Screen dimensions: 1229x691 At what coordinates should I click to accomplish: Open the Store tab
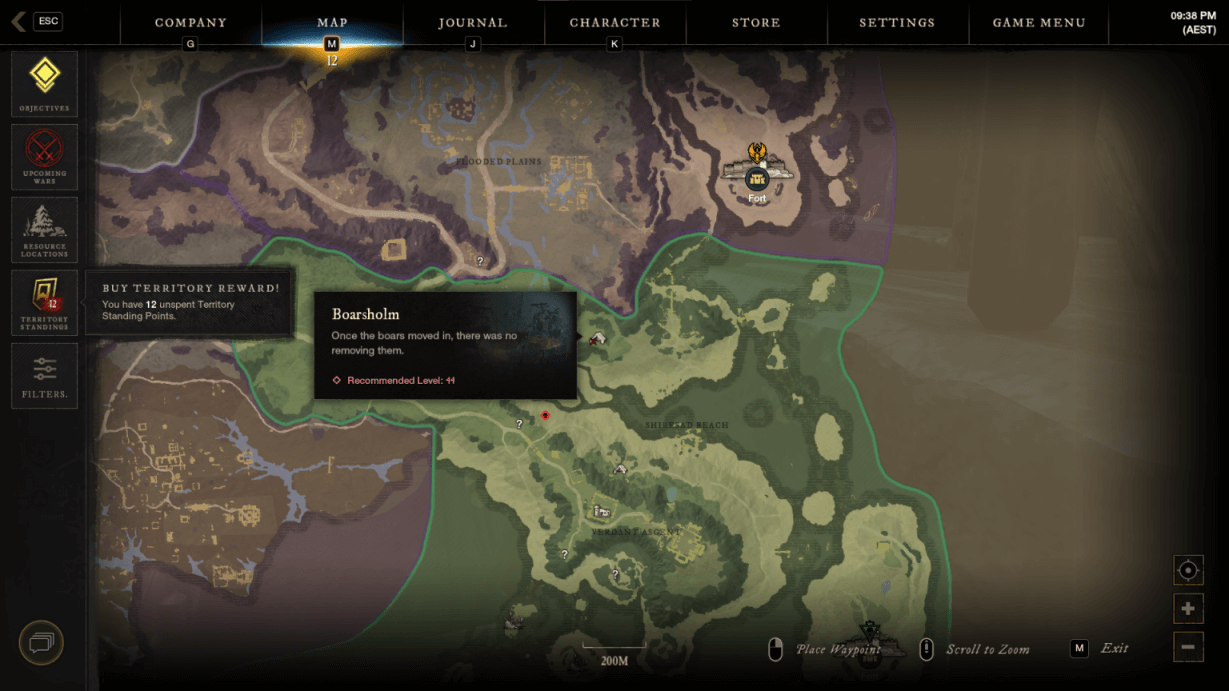(756, 22)
